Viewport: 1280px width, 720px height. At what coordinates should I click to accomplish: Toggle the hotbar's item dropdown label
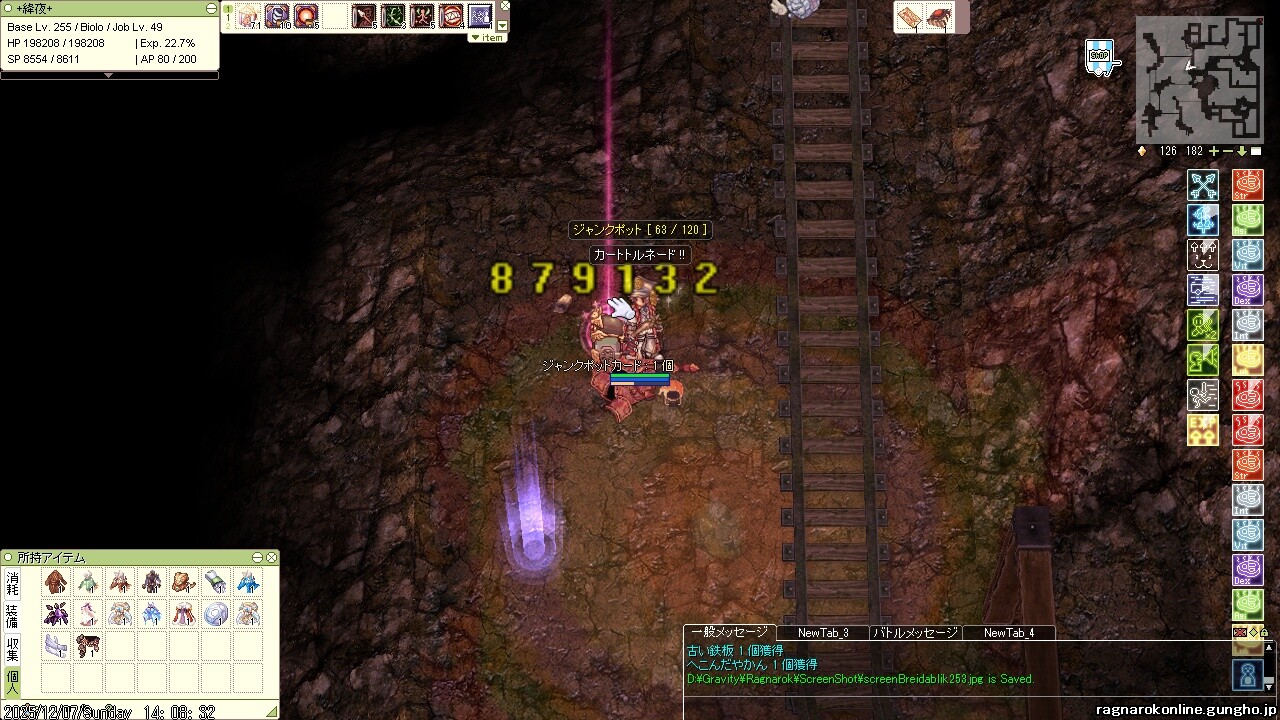tap(488, 37)
